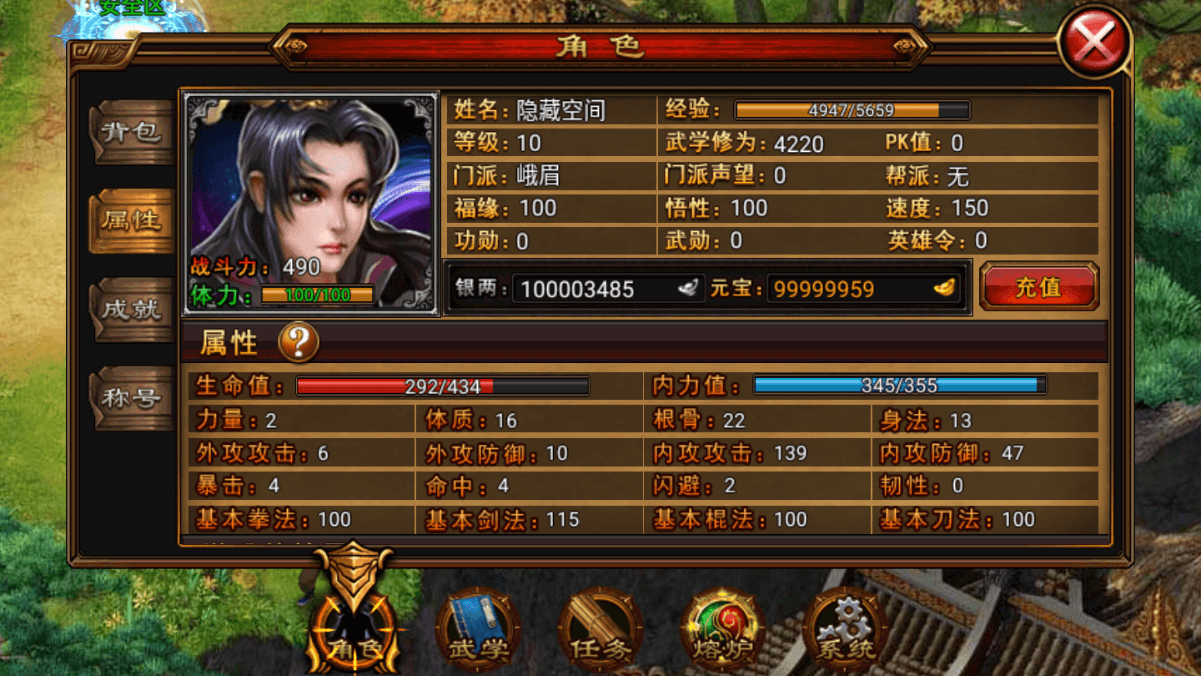Screen dimensions: 1201x676
Task: Open the 武学 martial arts menu
Action: pos(478,630)
